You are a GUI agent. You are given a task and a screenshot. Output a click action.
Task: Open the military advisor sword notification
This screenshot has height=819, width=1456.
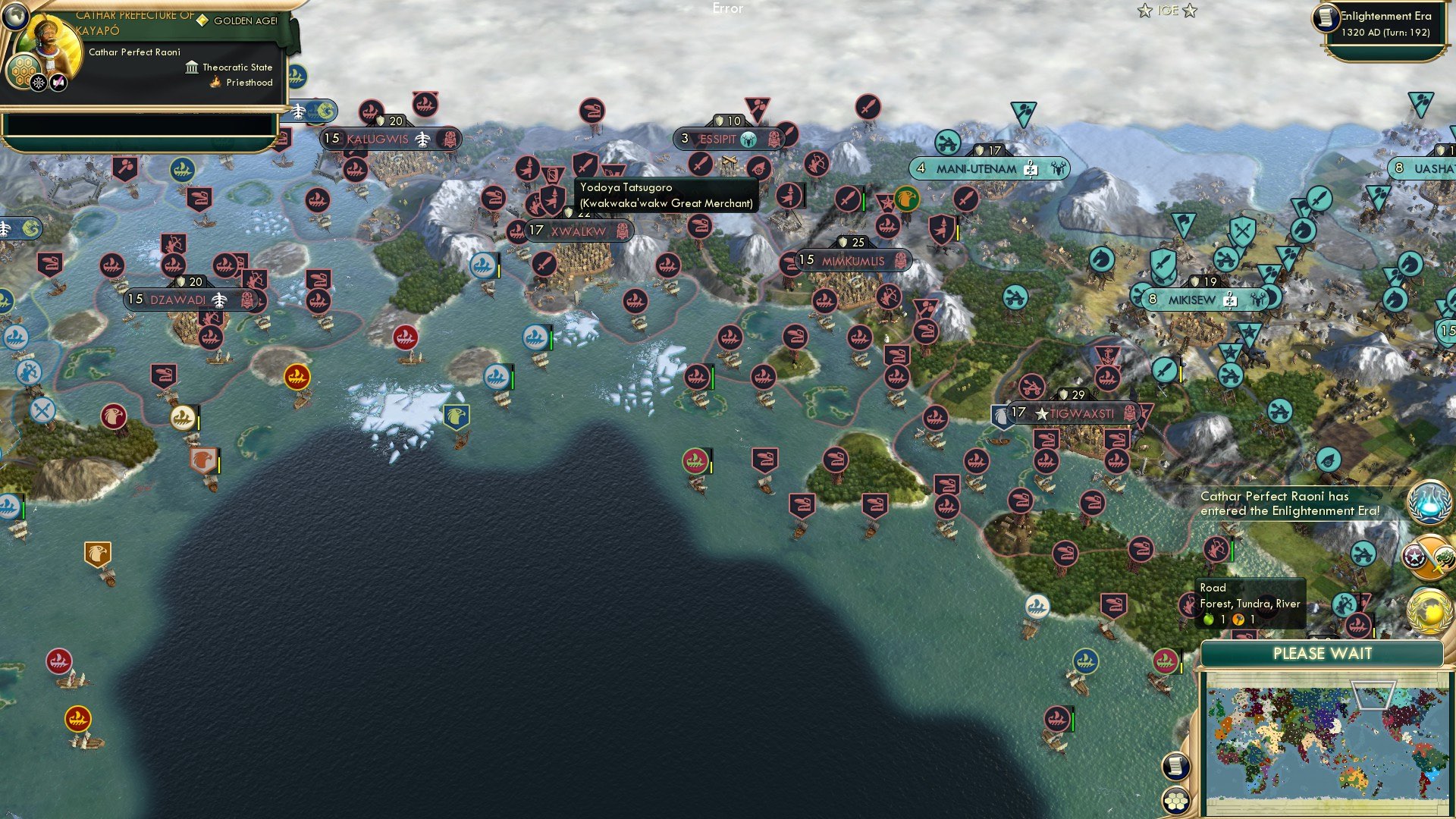point(1429,556)
